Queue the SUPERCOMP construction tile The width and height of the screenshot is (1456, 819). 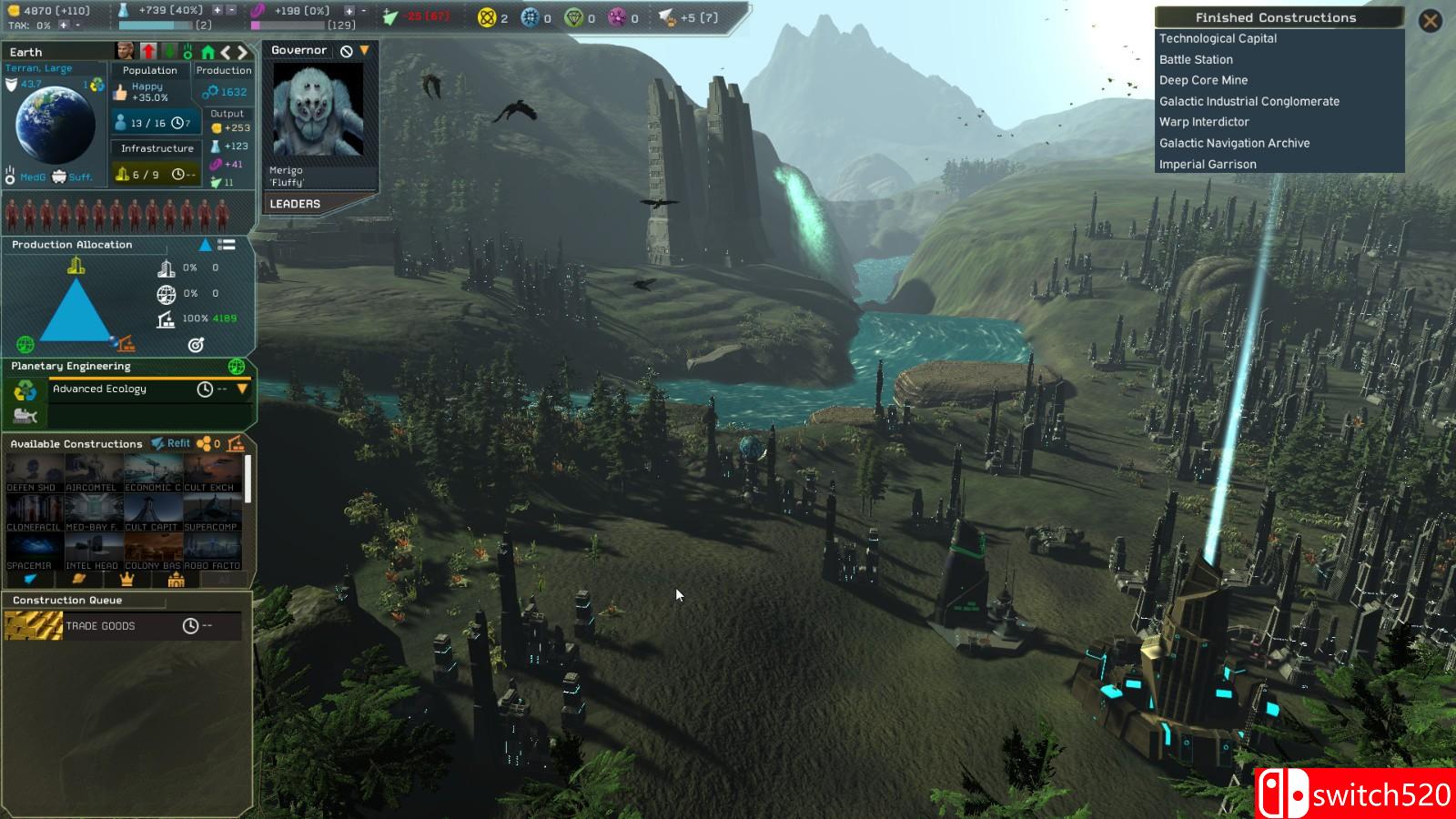tap(211, 514)
